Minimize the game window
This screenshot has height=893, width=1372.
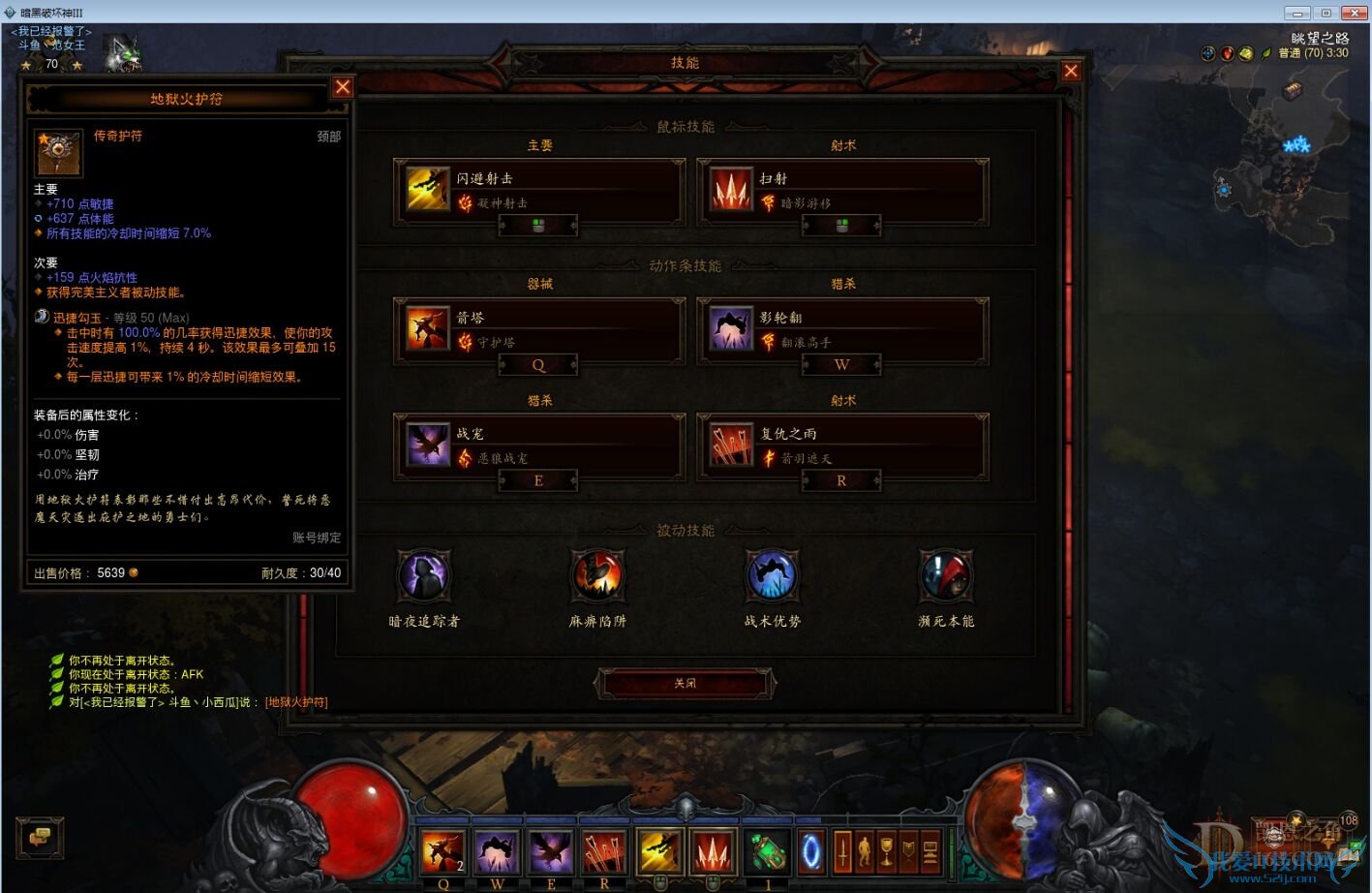tap(1296, 13)
